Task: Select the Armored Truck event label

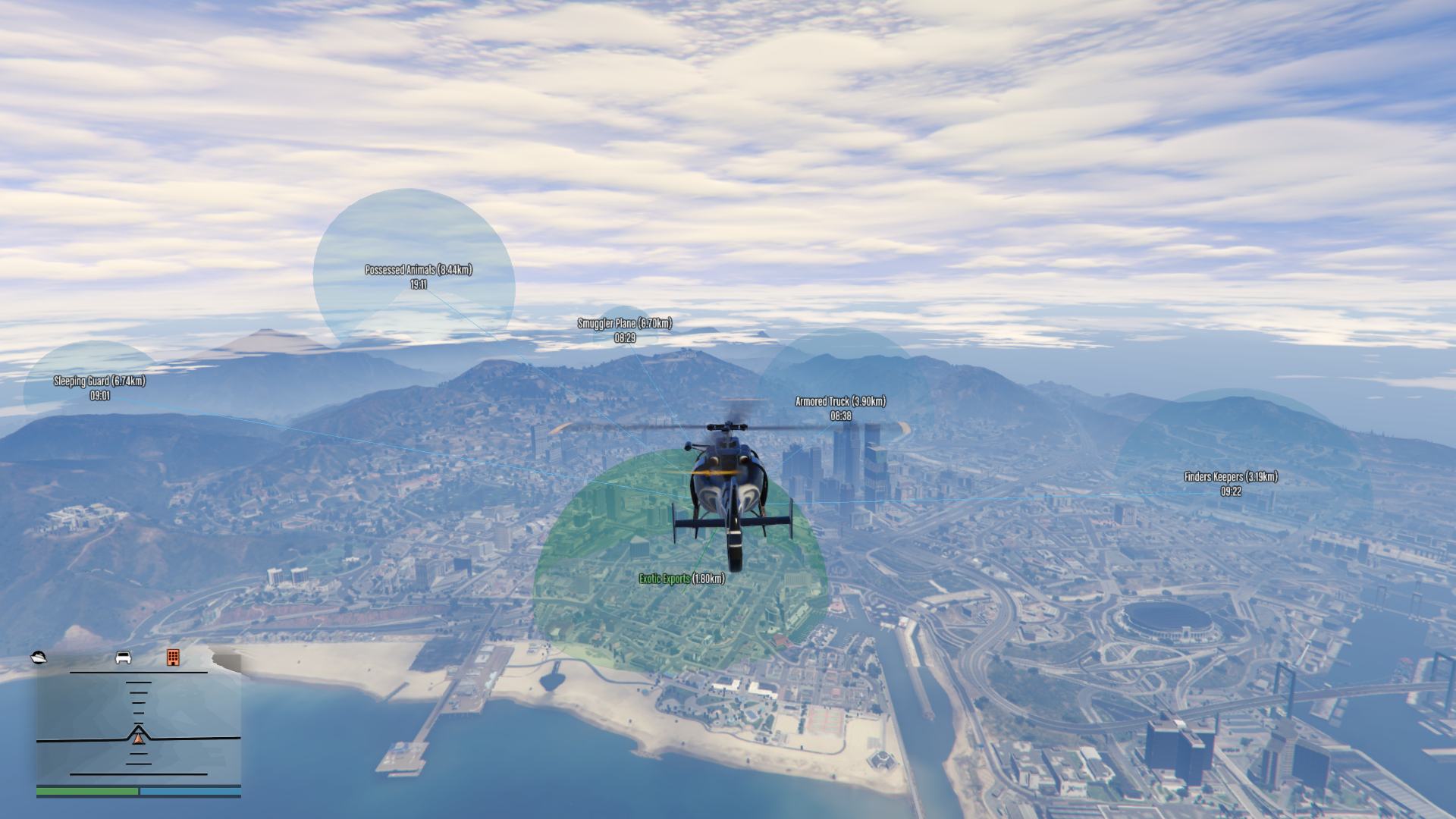Action: point(840,402)
